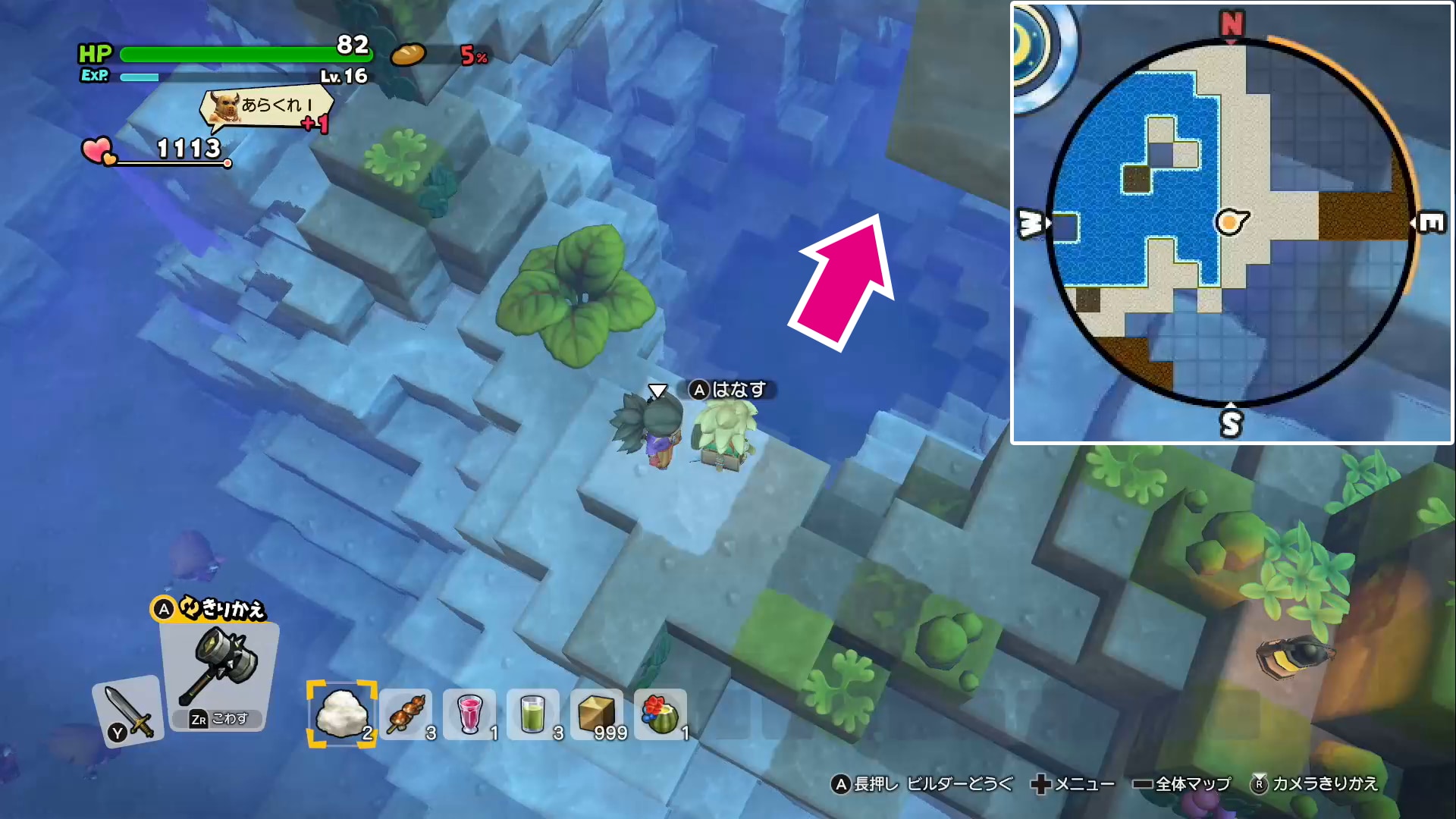Viewport: 1456px width, 819px height.
Task: Select the pink smoothie in the hotbar
Action: point(470,713)
